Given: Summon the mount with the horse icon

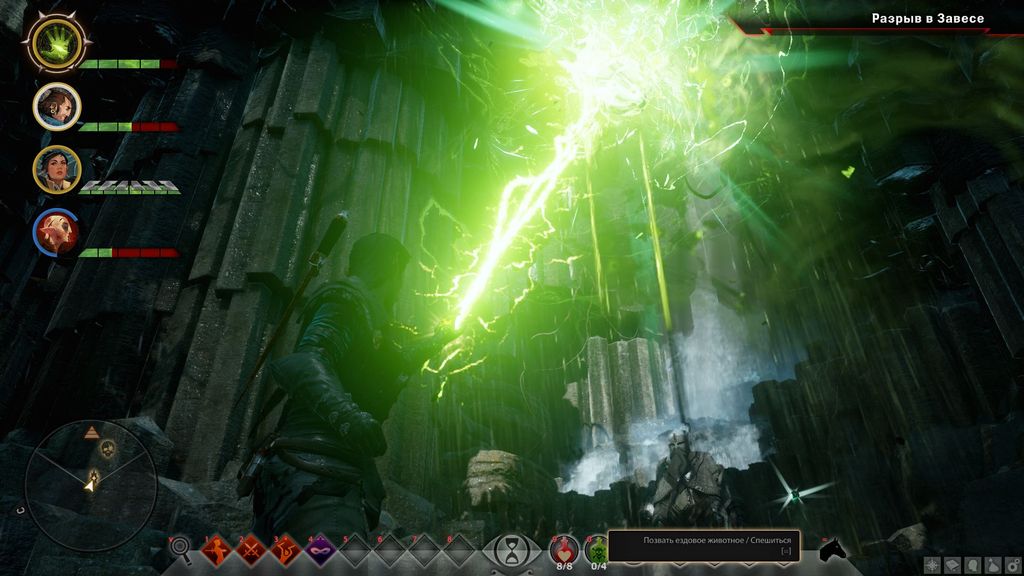Looking at the screenshot, I should pos(833,549).
